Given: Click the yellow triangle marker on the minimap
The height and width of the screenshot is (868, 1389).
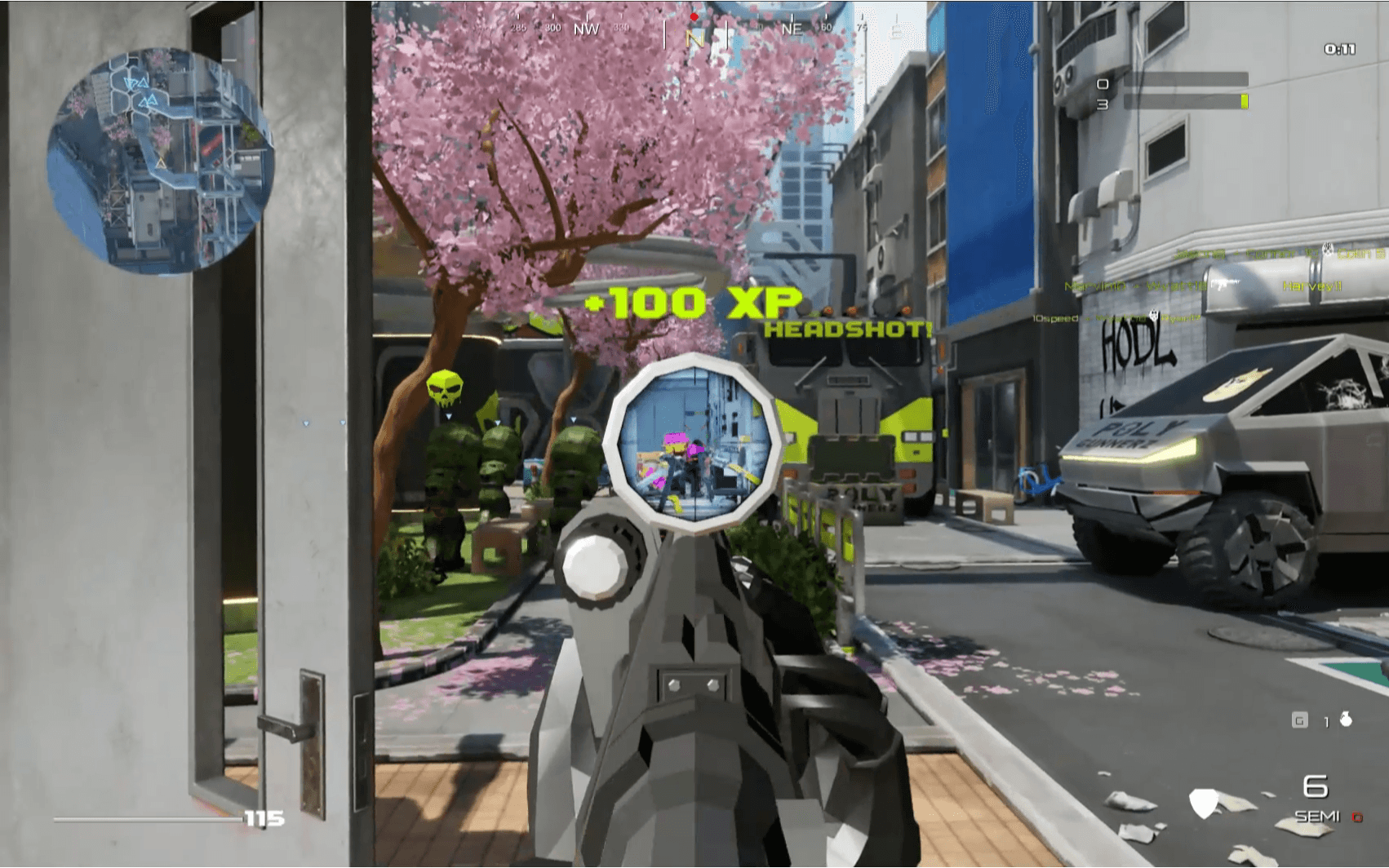Looking at the screenshot, I should click(161, 162).
